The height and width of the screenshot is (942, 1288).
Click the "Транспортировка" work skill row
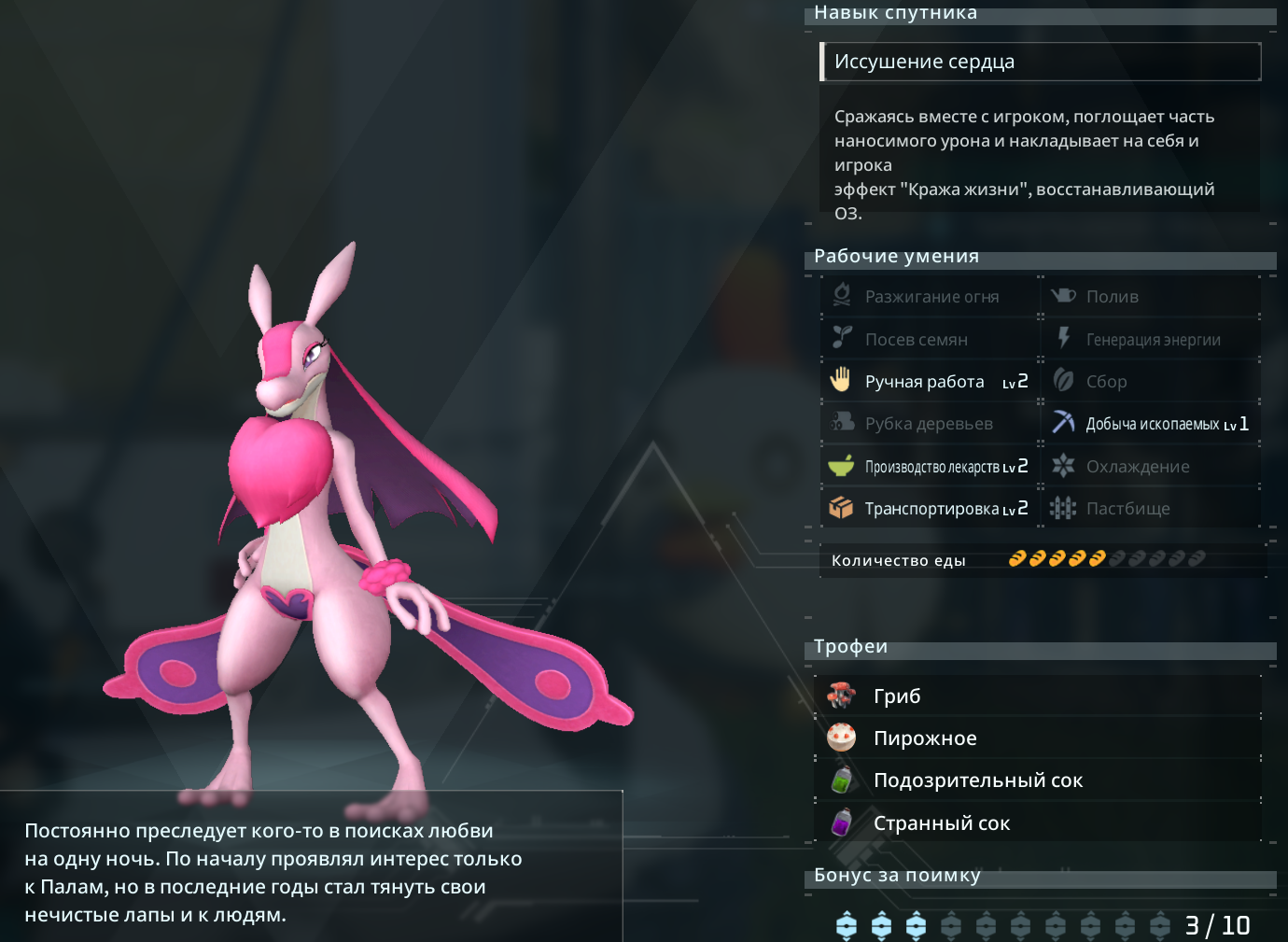(930, 509)
